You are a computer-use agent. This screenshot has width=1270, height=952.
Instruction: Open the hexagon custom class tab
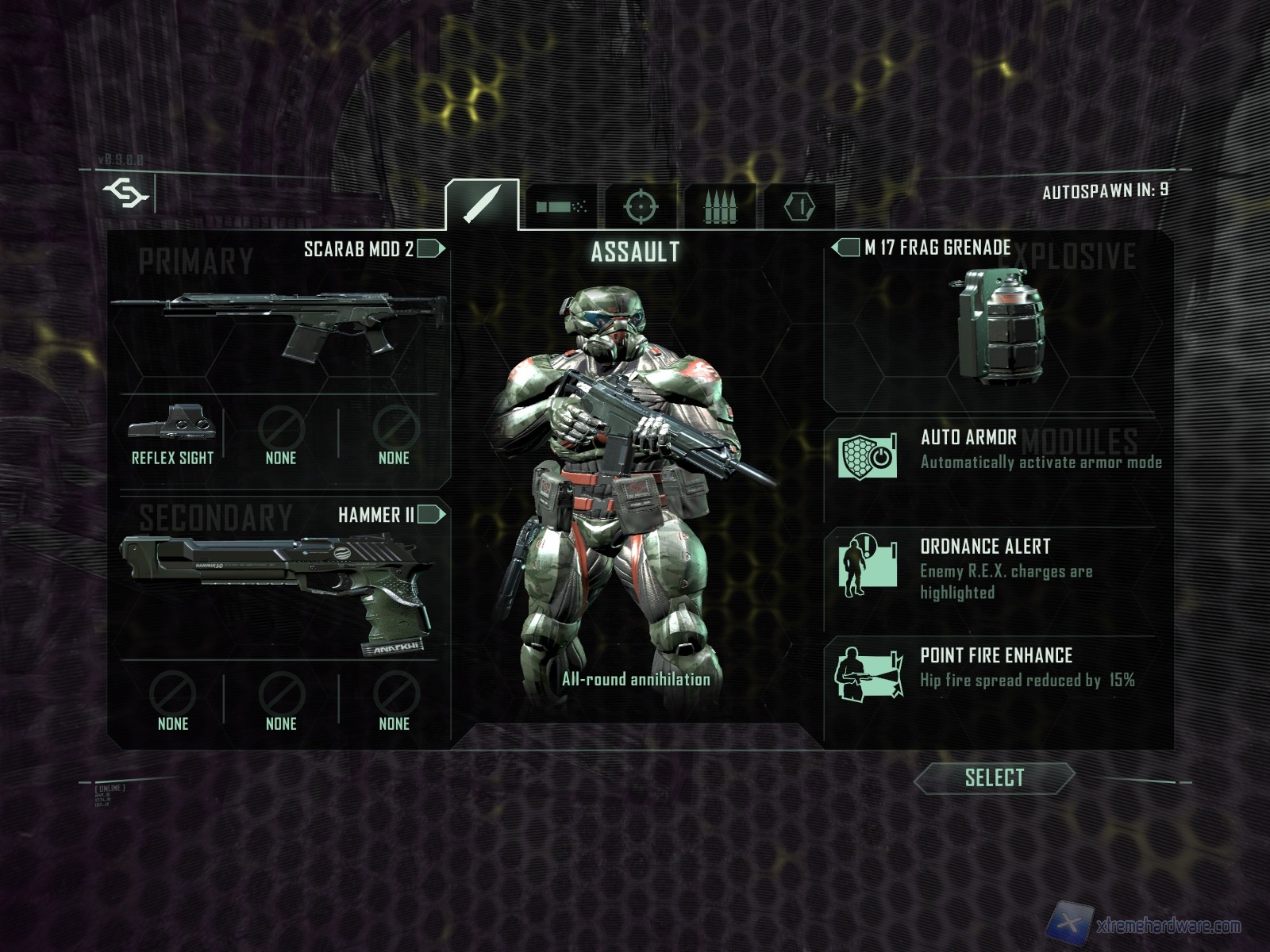(x=799, y=207)
